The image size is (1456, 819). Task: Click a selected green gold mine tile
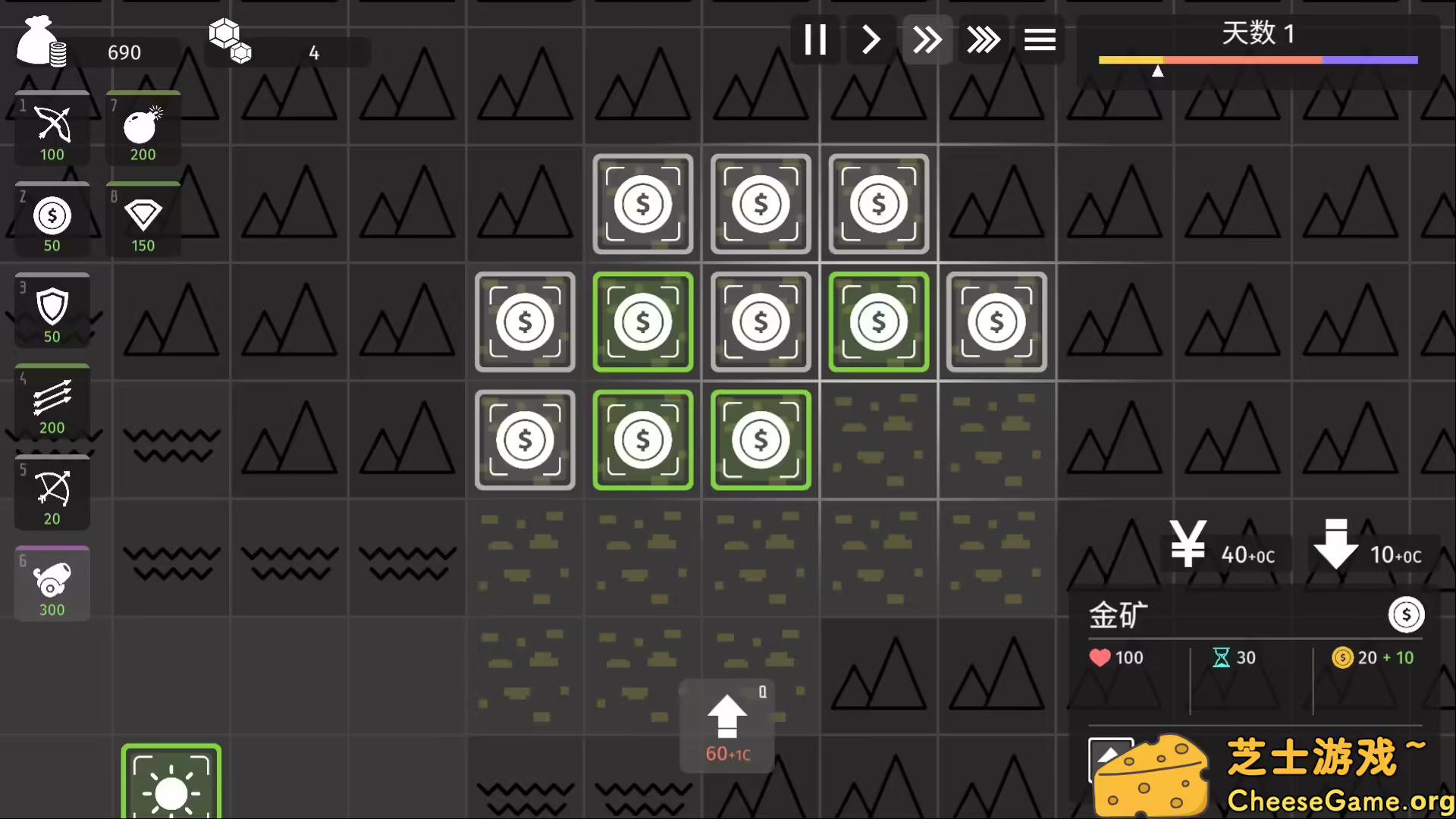click(x=643, y=322)
